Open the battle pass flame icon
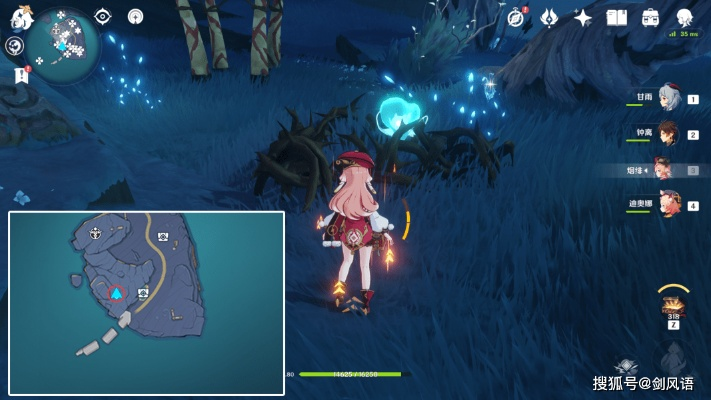 [549, 17]
